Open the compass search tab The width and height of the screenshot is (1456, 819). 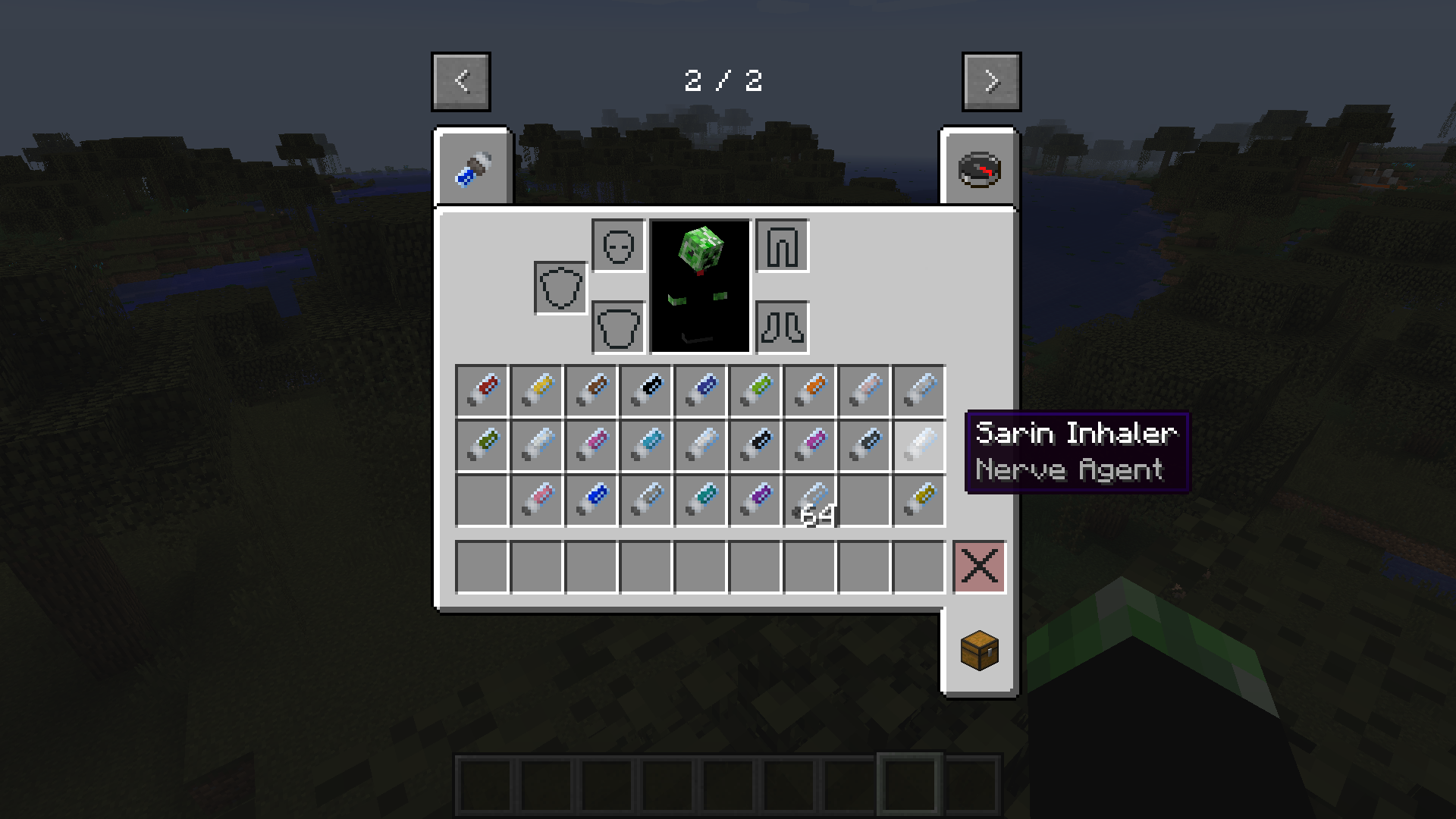coord(979,168)
